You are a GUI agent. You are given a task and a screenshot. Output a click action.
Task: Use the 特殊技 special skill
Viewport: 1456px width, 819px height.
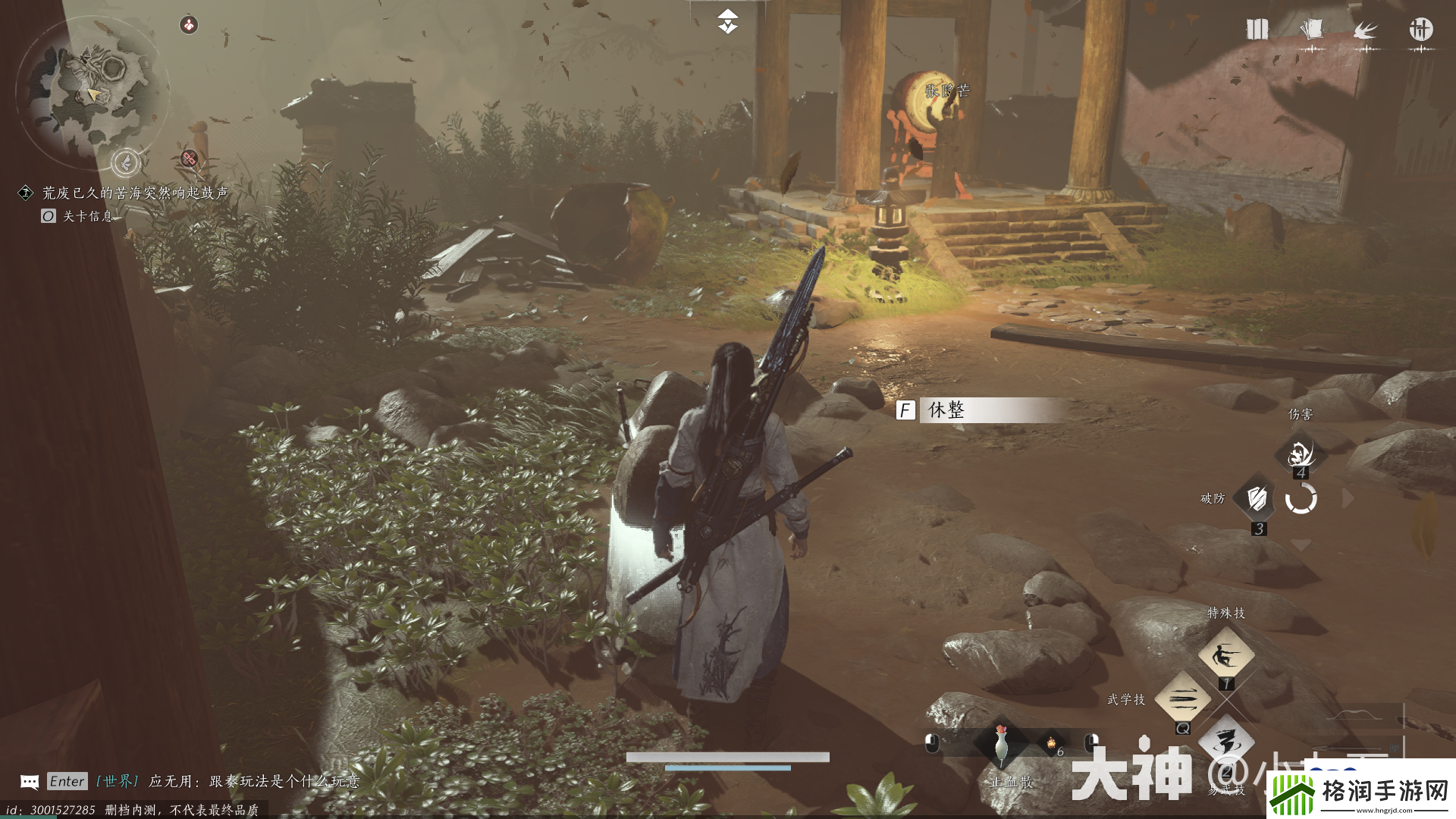coord(1225,654)
